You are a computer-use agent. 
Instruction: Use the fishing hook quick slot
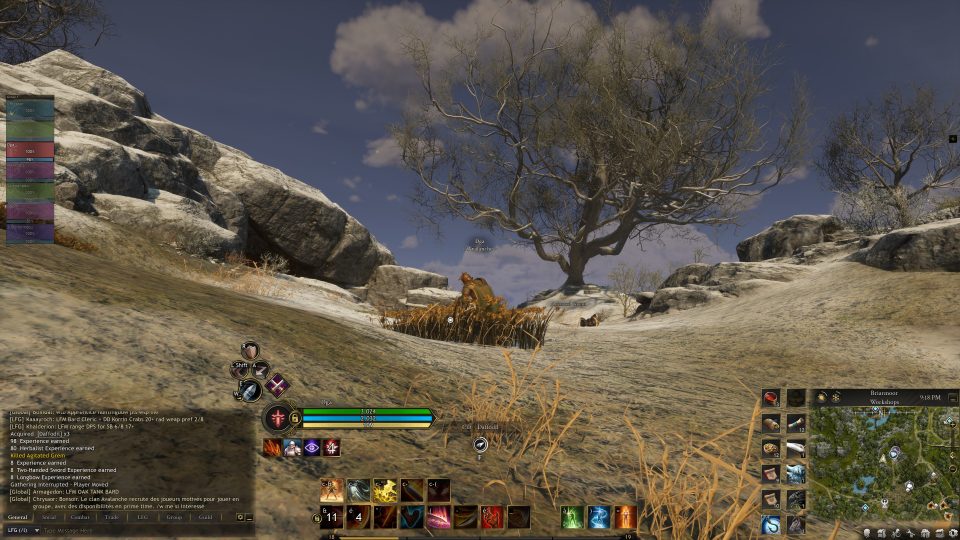771,524
